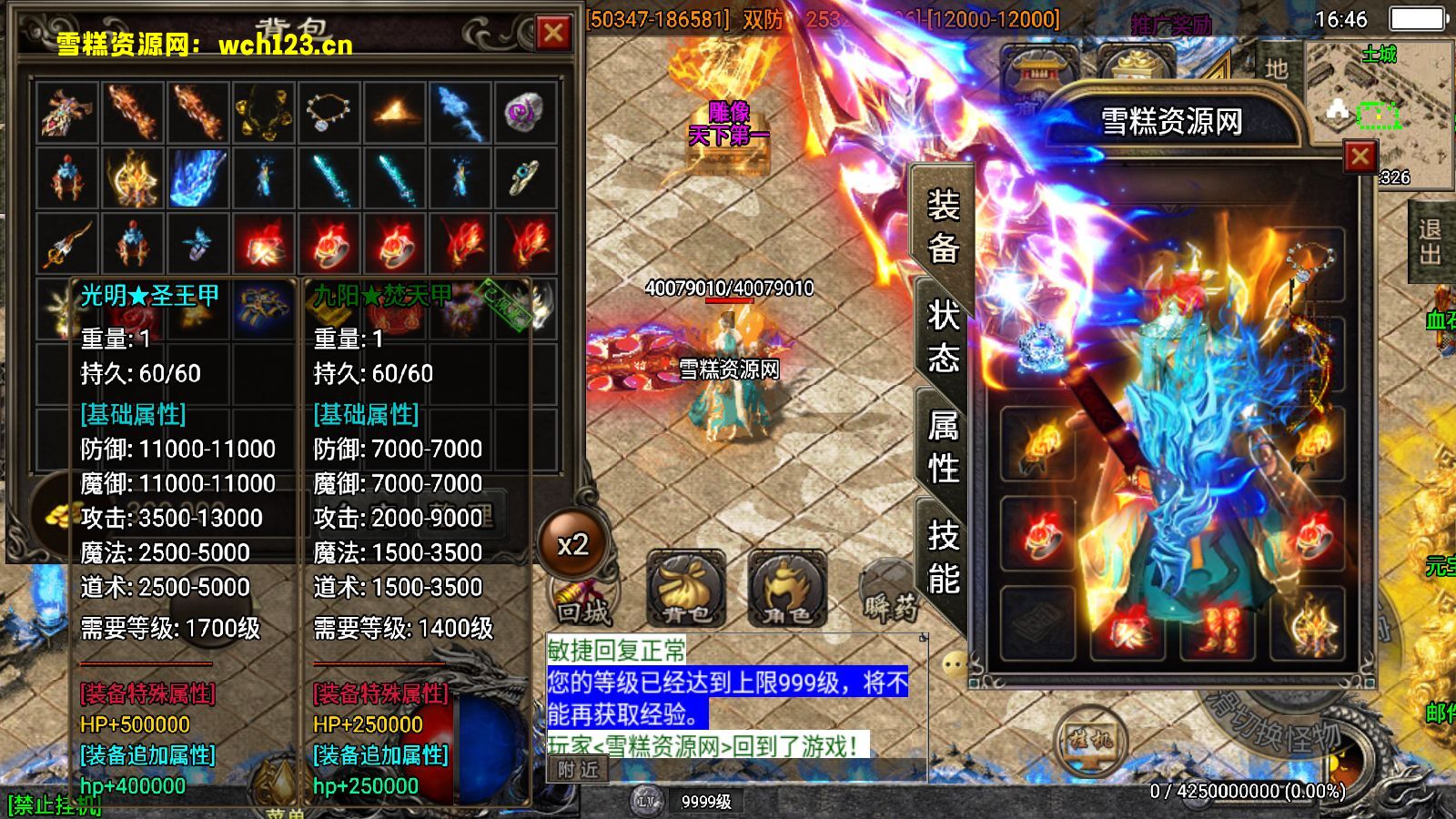Open the town minimap

click(x=1380, y=100)
